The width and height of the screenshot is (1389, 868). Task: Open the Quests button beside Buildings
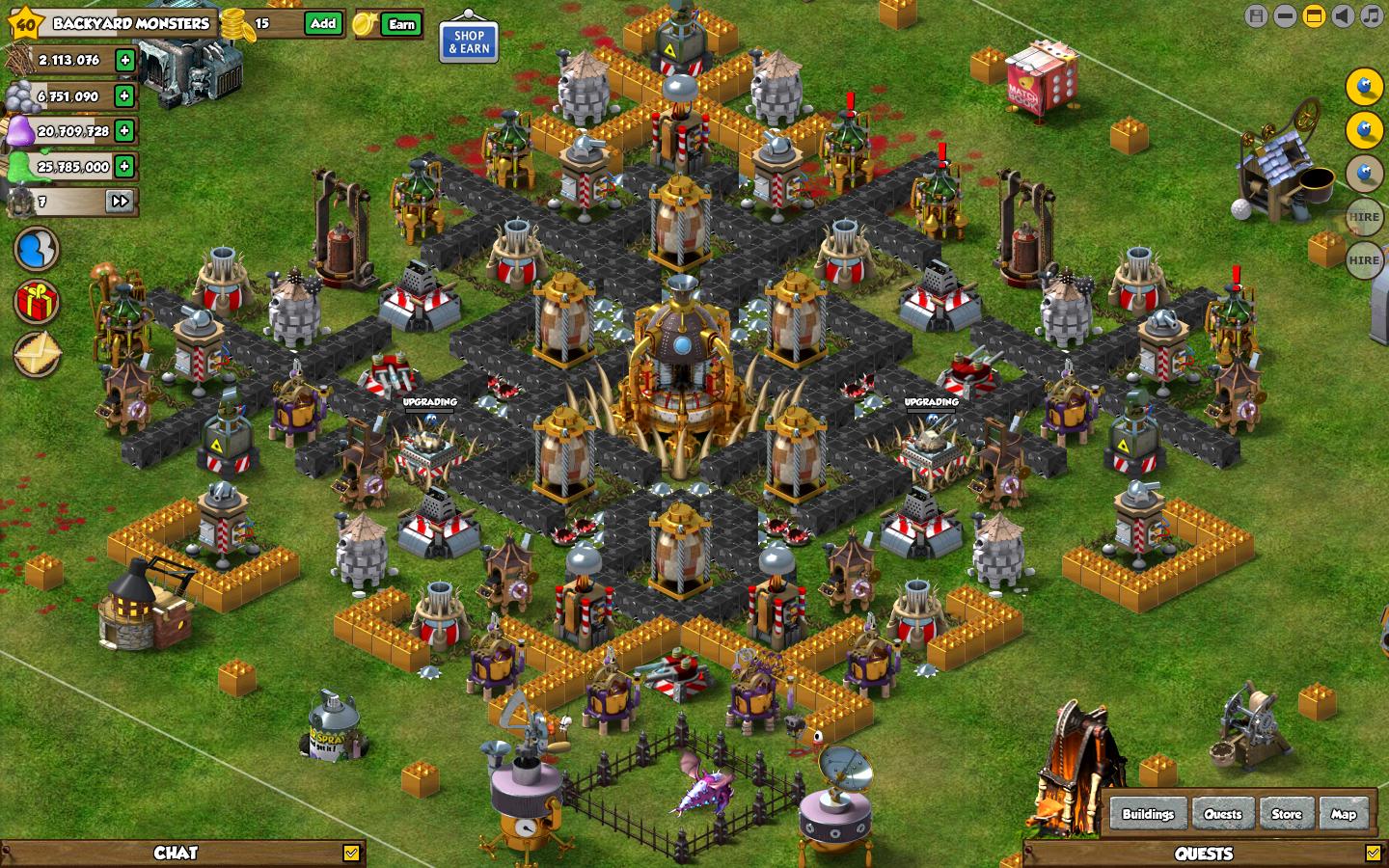[1222, 814]
